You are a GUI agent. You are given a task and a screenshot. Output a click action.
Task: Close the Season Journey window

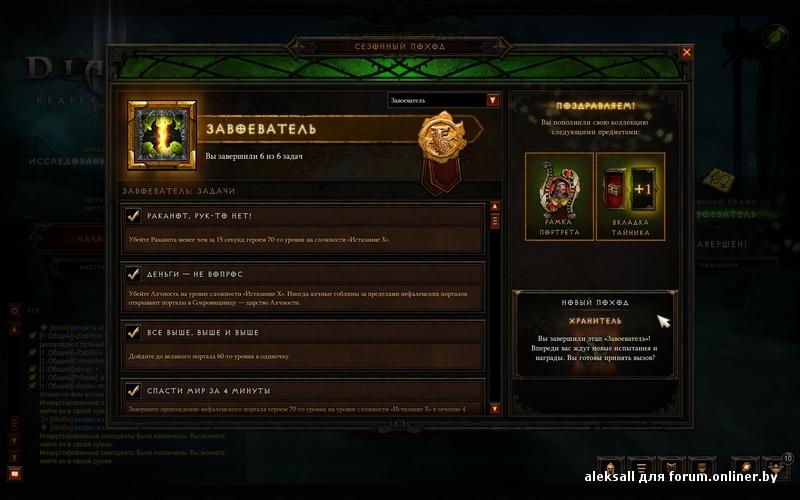pos(686,52)
